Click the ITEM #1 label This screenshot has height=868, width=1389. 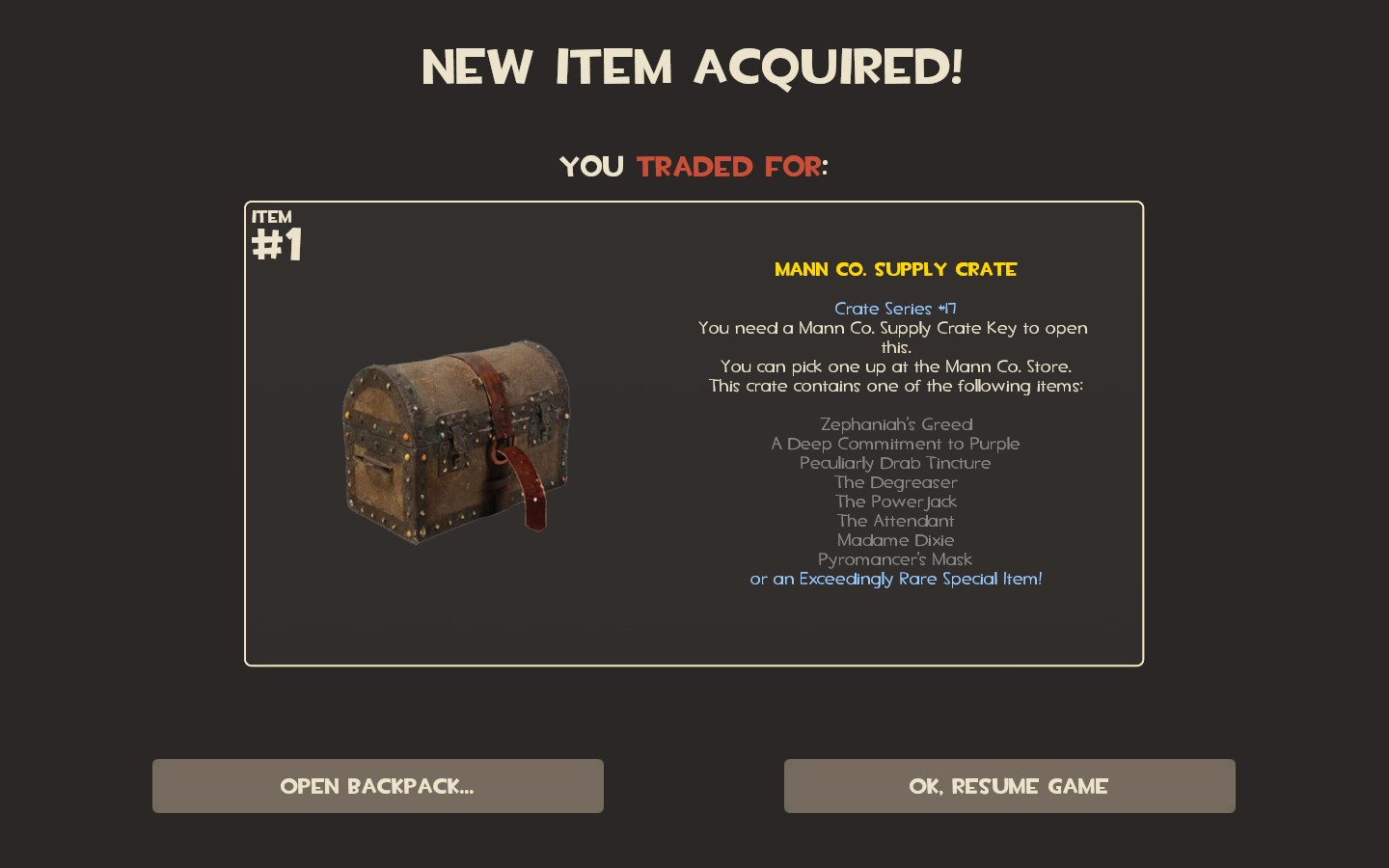pyautogui.click(x=277, y=236)
